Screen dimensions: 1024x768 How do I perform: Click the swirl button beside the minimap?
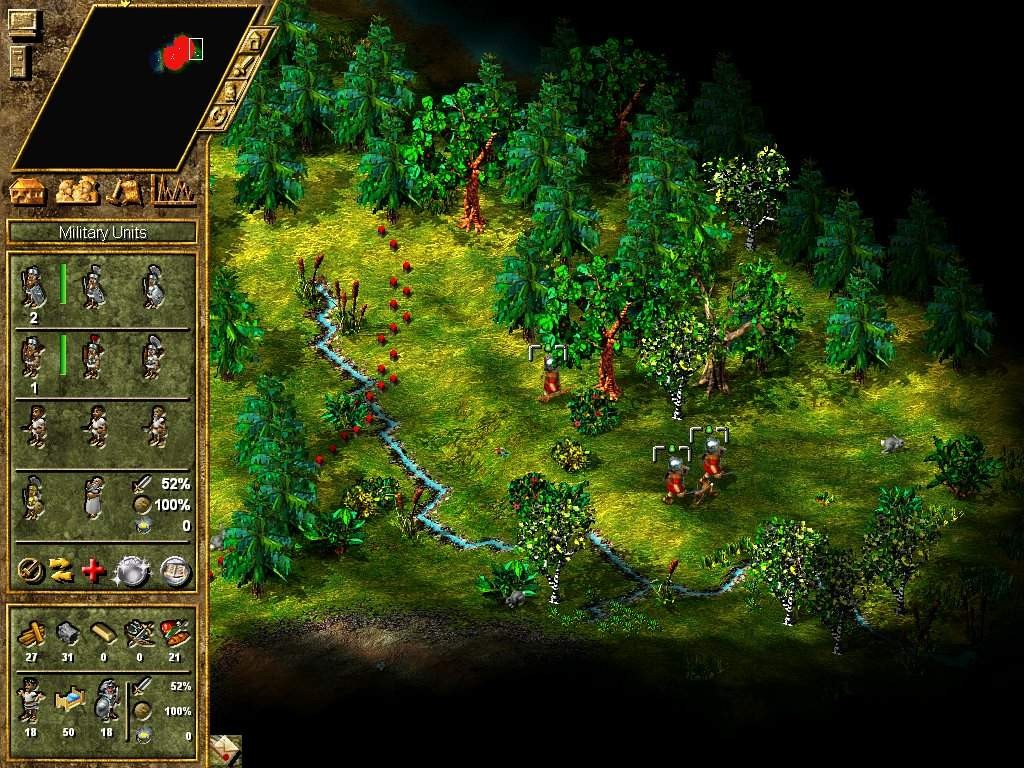218,116
